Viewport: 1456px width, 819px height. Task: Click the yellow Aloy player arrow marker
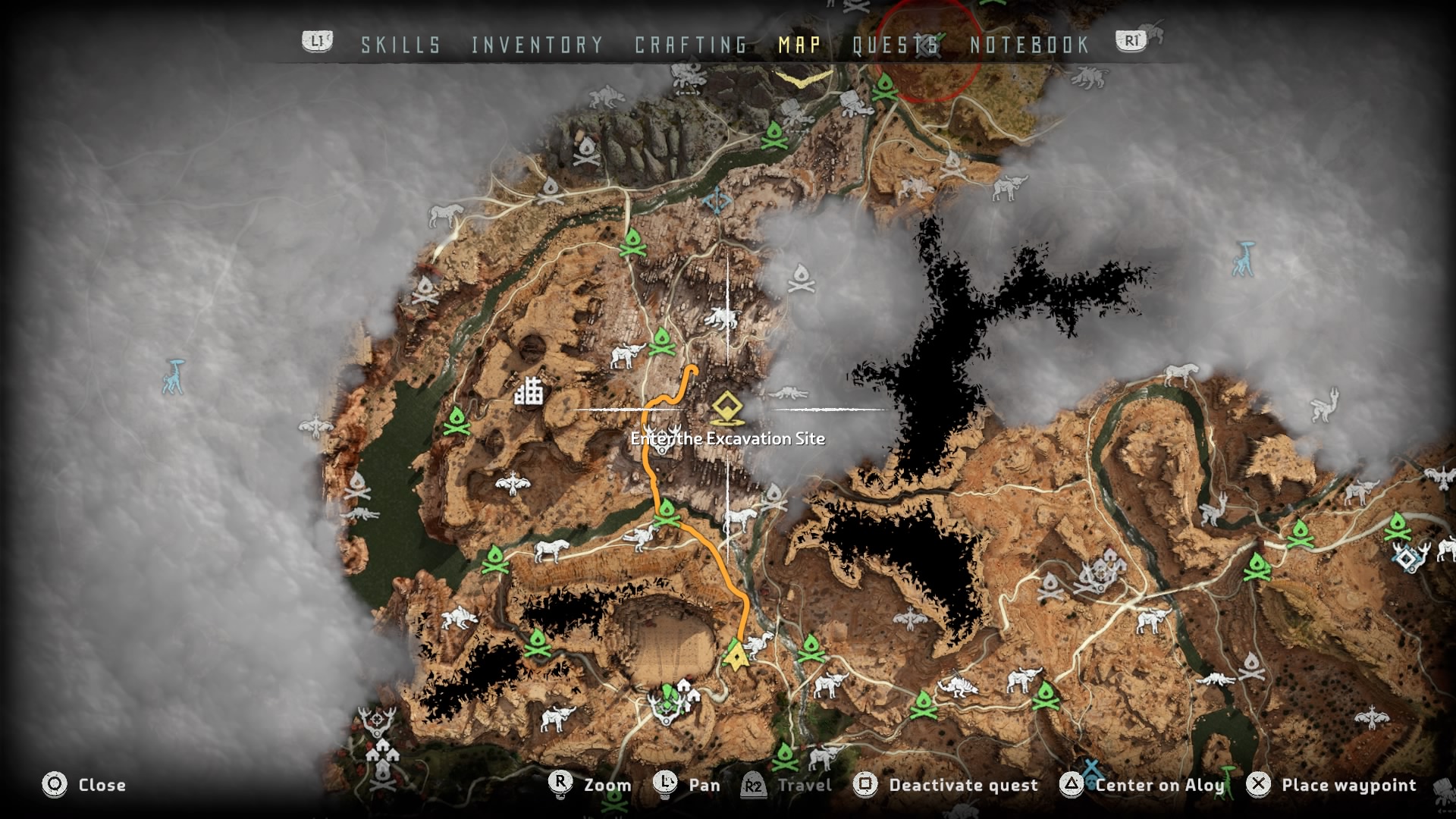[735, 655]
